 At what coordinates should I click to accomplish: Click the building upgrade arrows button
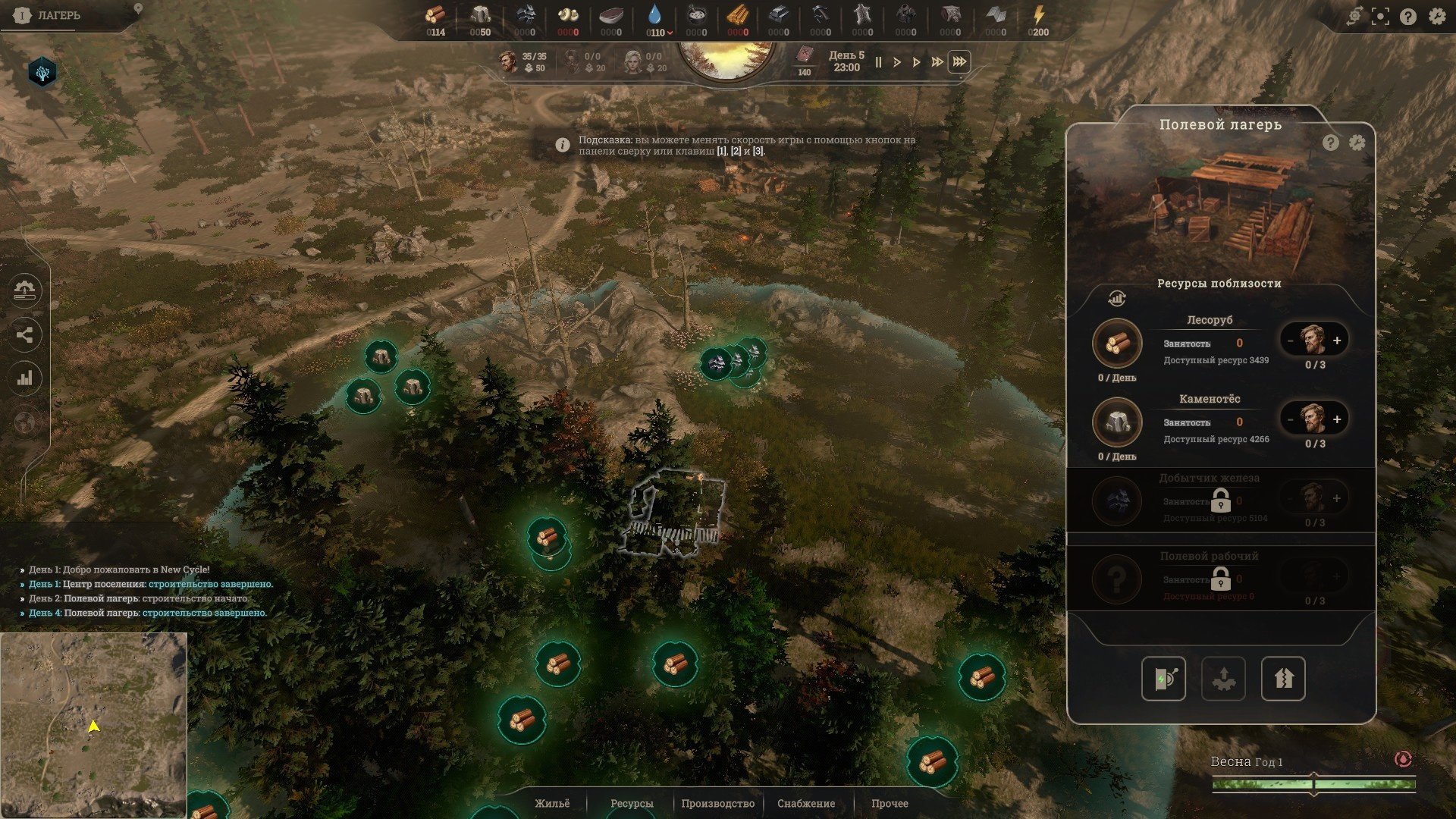(1282, 679)
